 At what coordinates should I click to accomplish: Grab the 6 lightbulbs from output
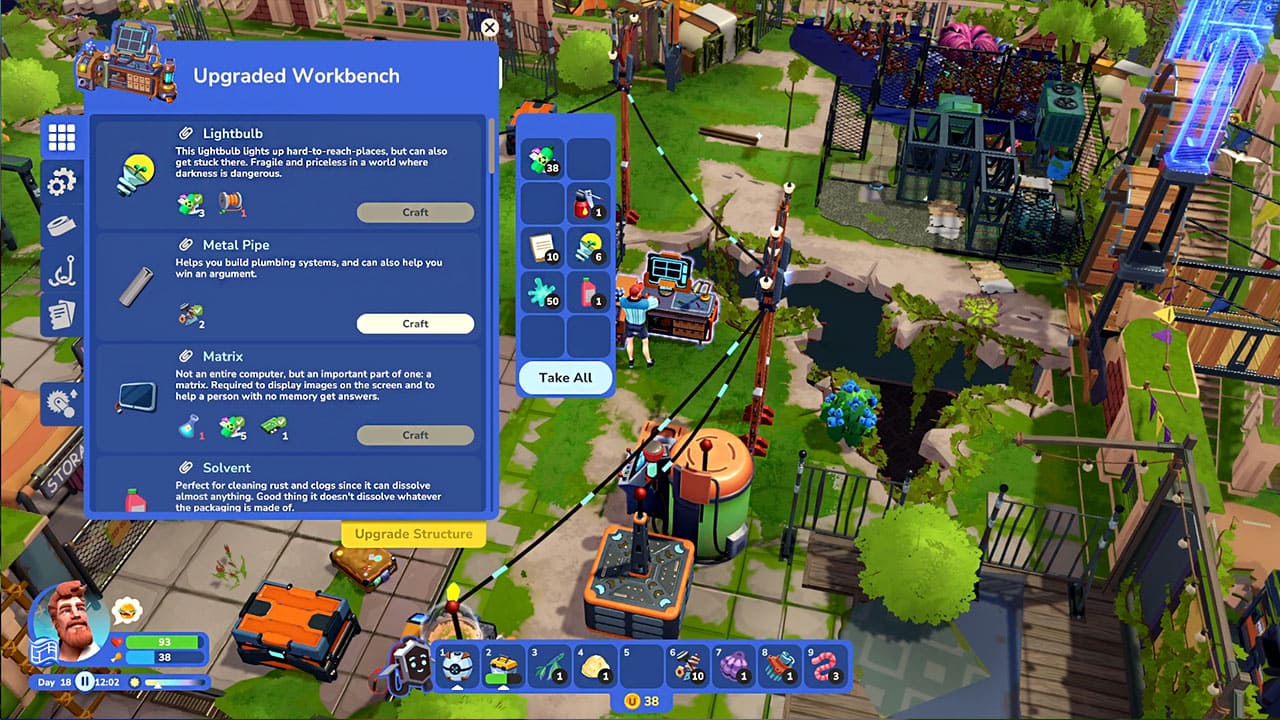589,248
